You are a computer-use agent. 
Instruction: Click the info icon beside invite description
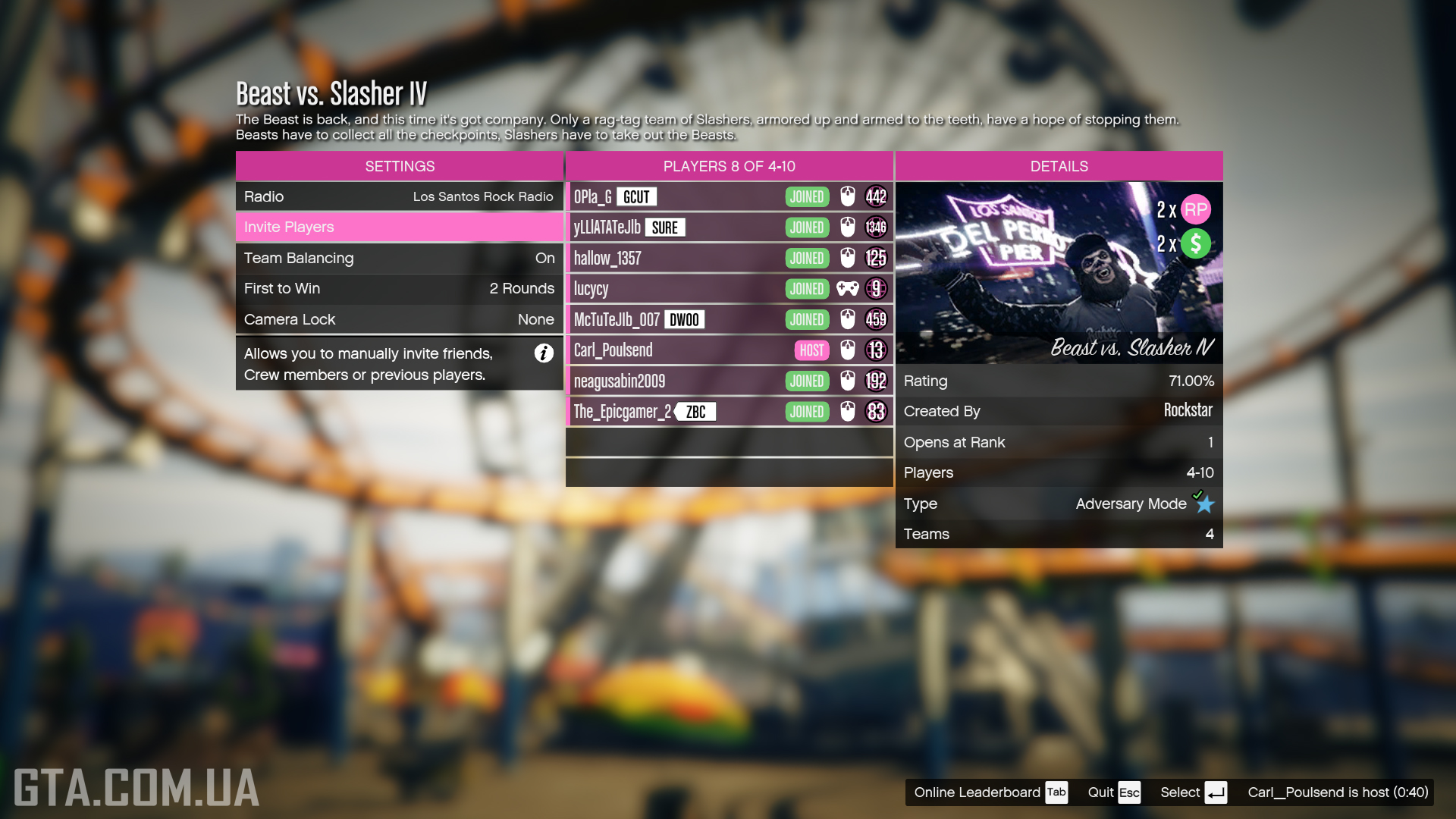[544, 353]
